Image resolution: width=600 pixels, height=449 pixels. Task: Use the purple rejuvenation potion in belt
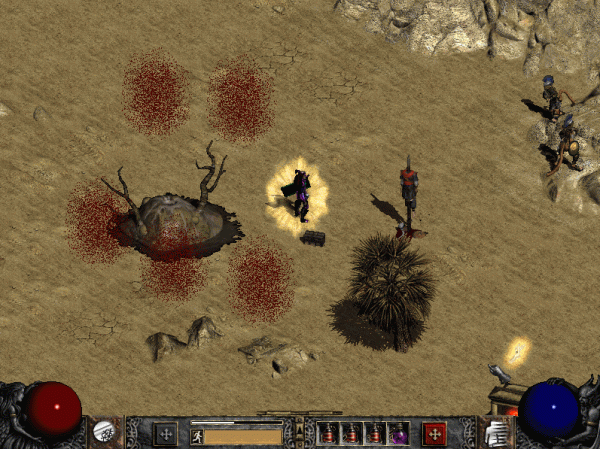click(398, 434)
